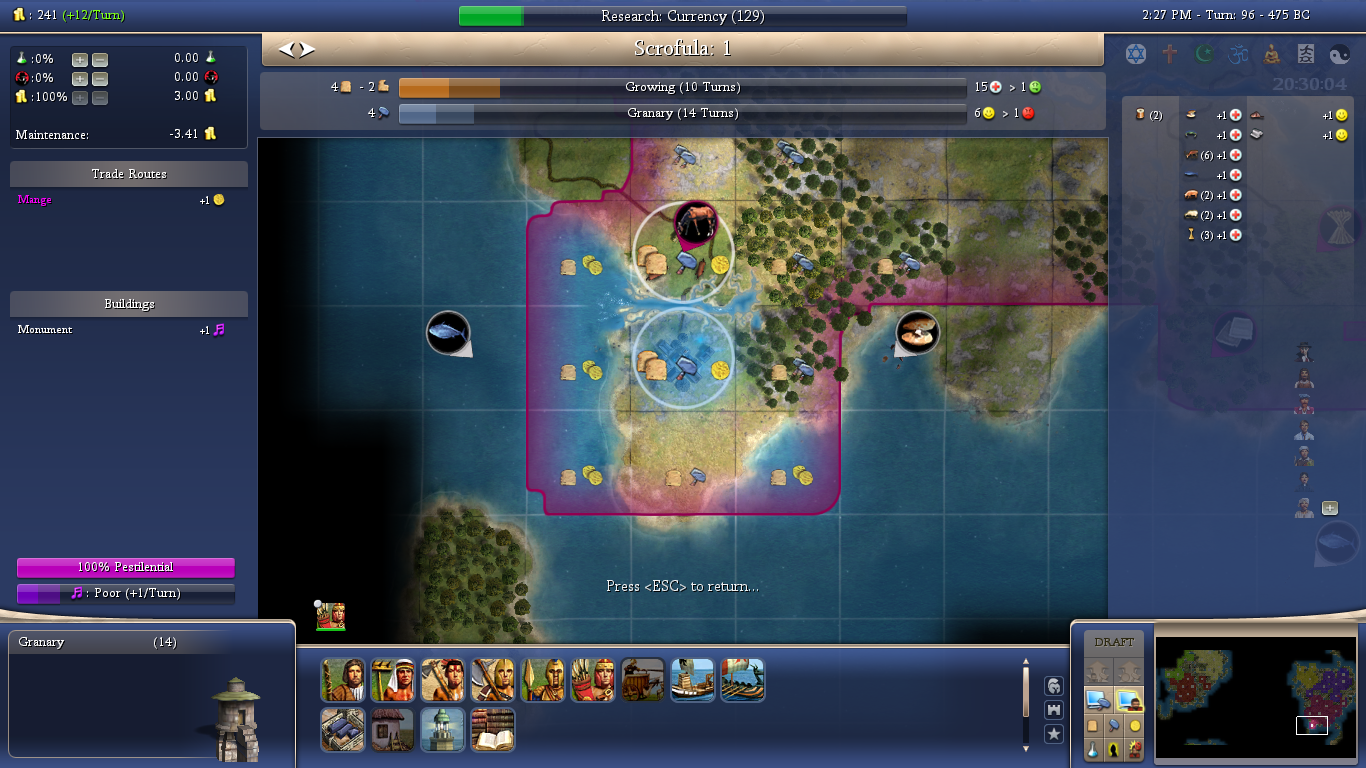Cycle to the previous city using left arrow

point(286,49)
